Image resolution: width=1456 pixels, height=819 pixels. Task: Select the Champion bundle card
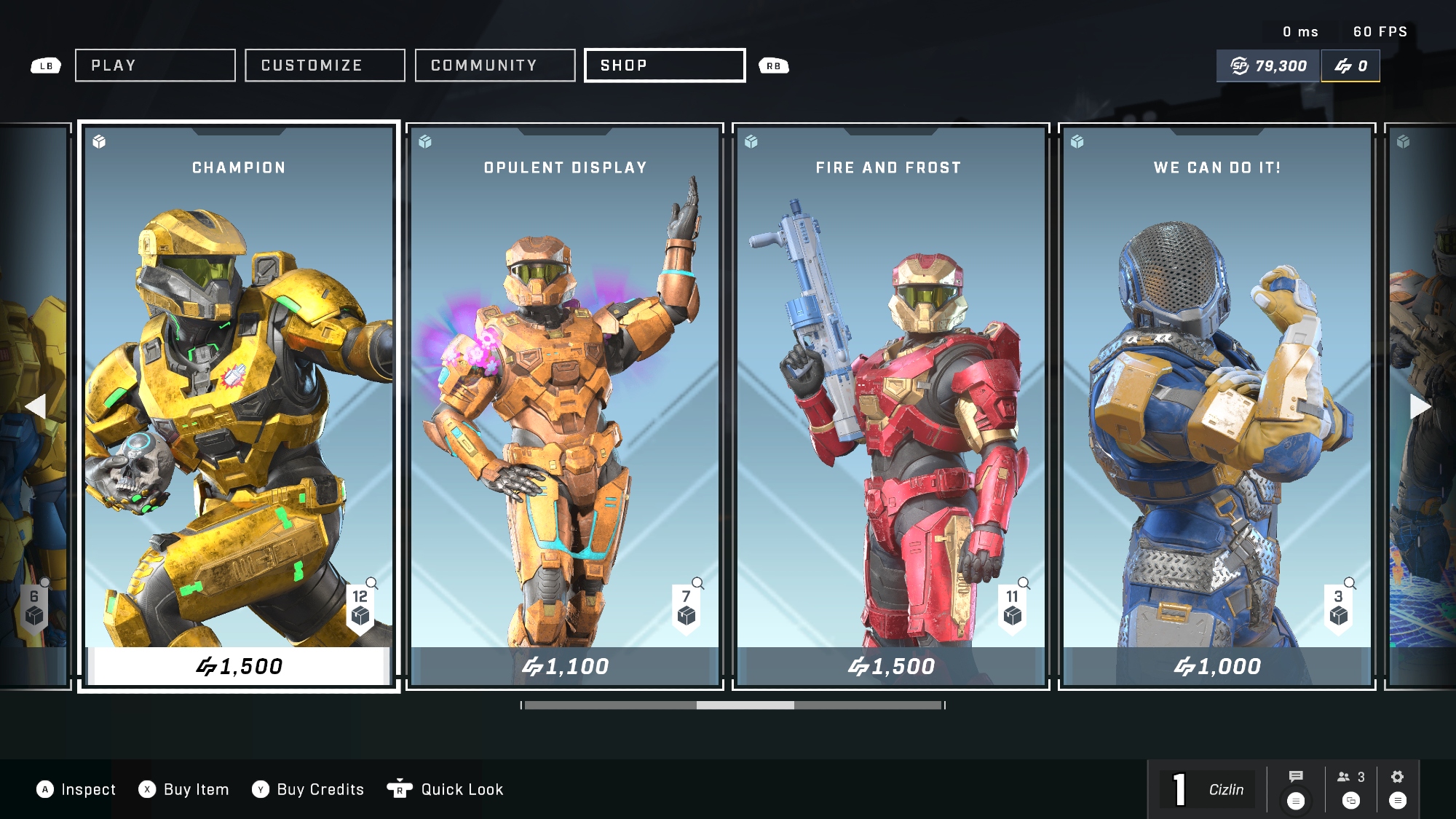239,386
